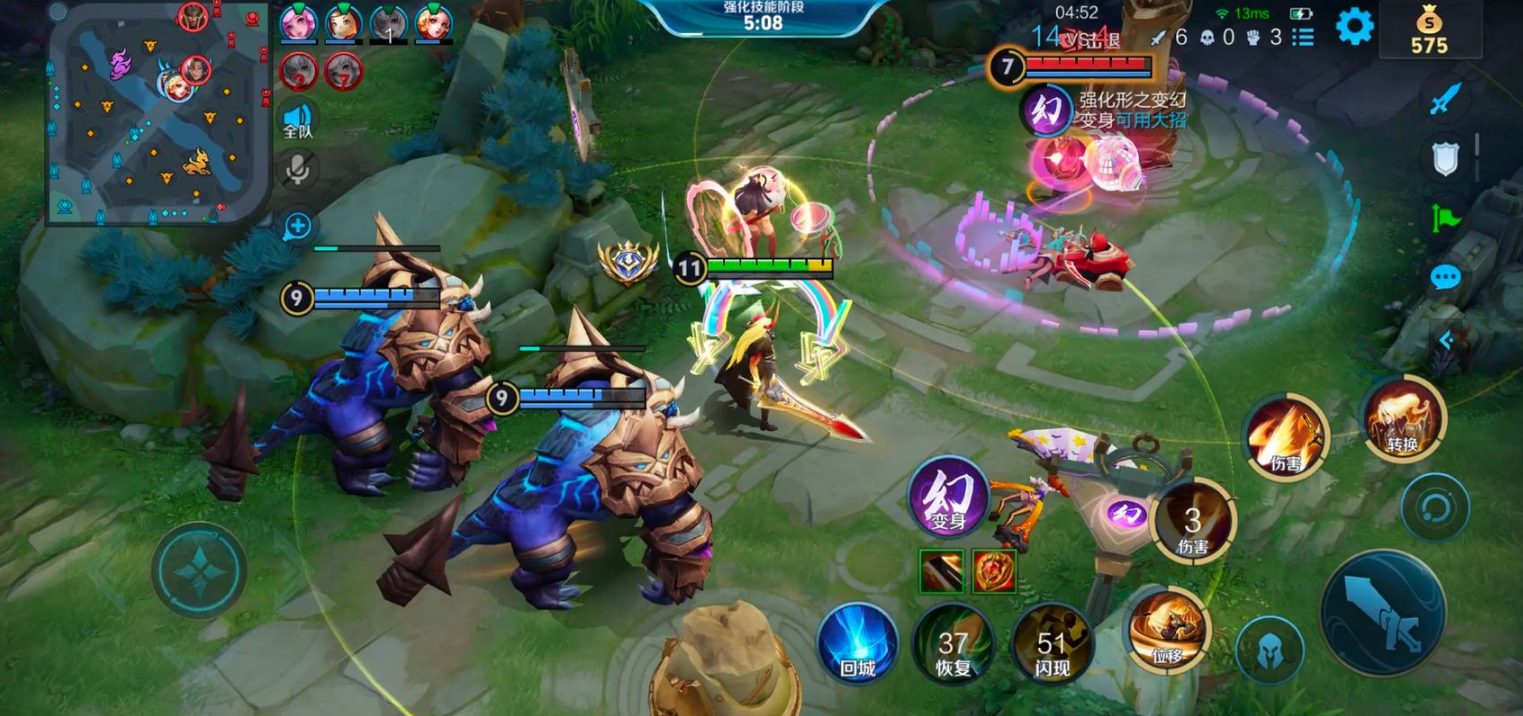Viewport: 1523px width, 716px height.
Task: Cast the 位移 dash skill
Action: [x=1168, y=628]
